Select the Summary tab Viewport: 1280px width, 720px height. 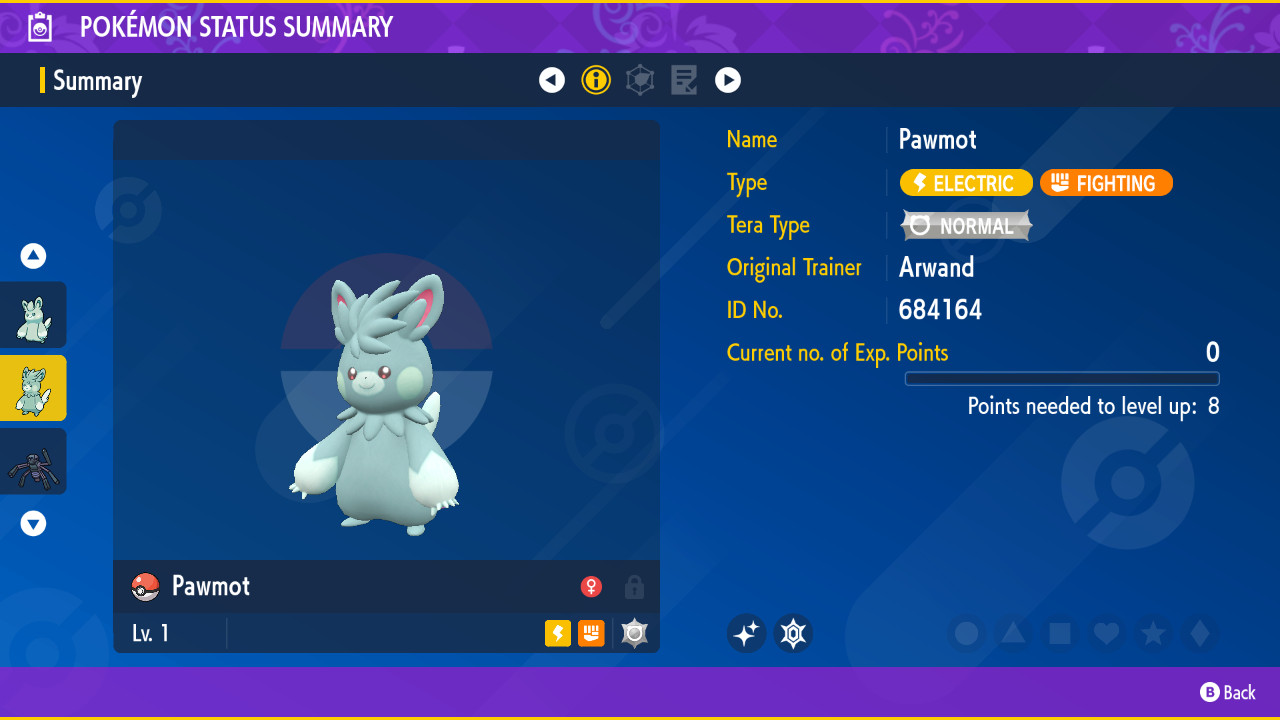(x=97, y=80)
